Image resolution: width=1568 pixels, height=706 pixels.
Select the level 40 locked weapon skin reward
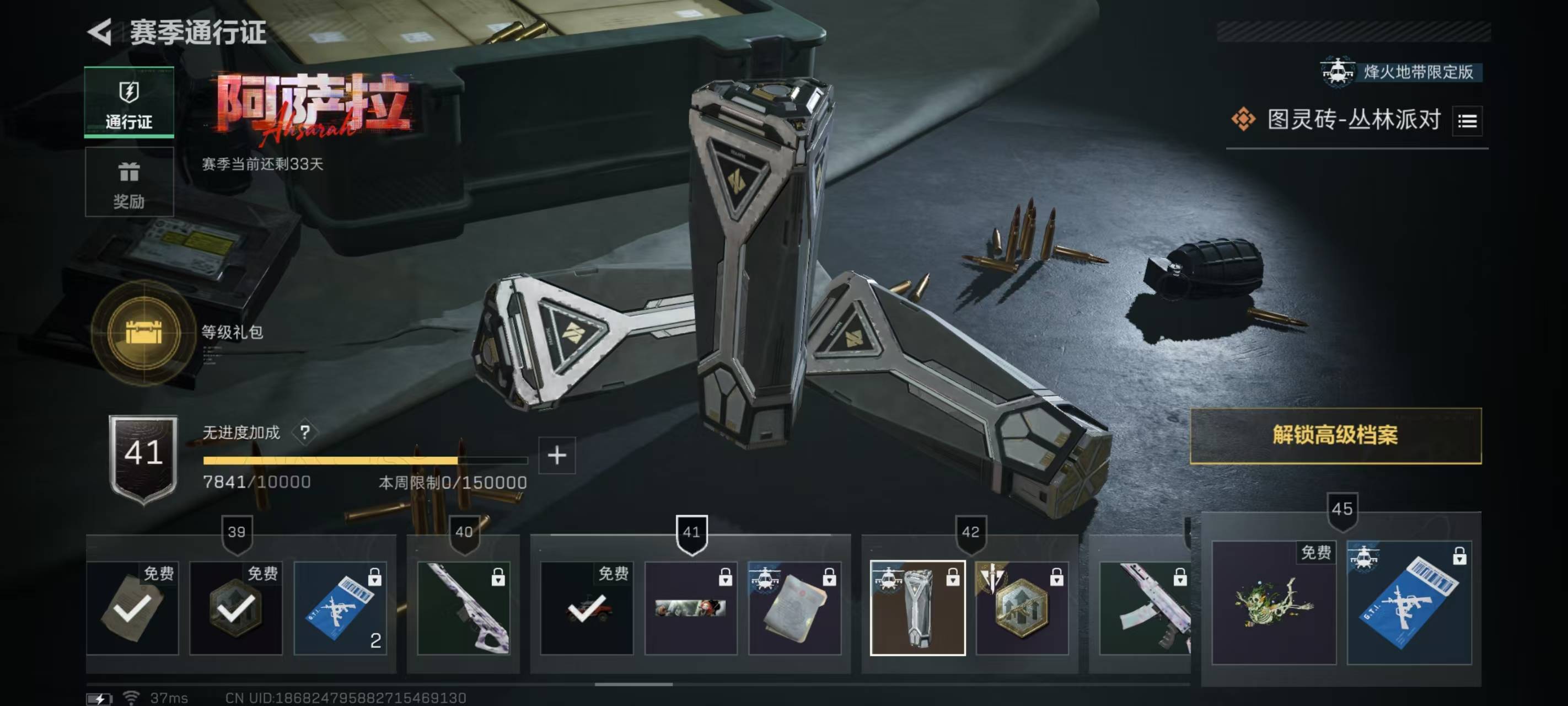[x=464, y=608]
